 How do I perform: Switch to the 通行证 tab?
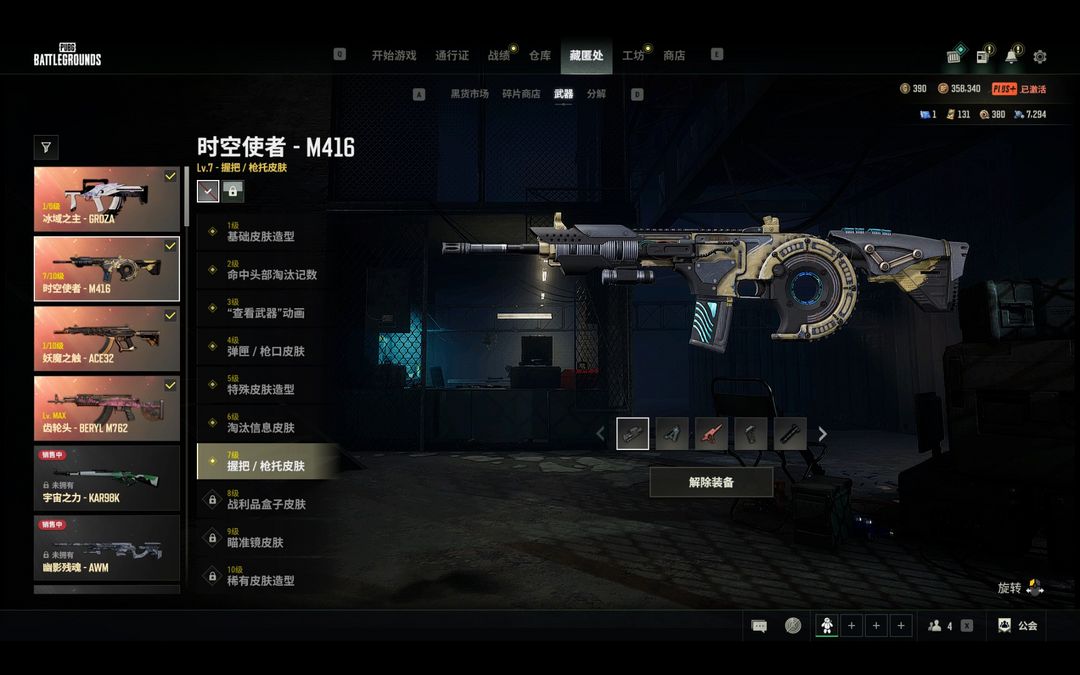(452, 56)
